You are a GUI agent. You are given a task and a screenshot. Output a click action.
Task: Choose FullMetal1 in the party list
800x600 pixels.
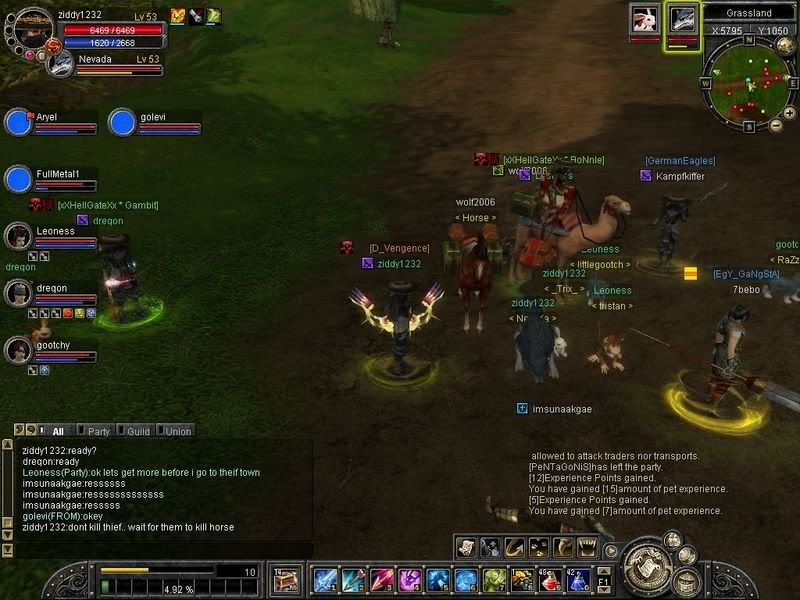click(19, 179)
